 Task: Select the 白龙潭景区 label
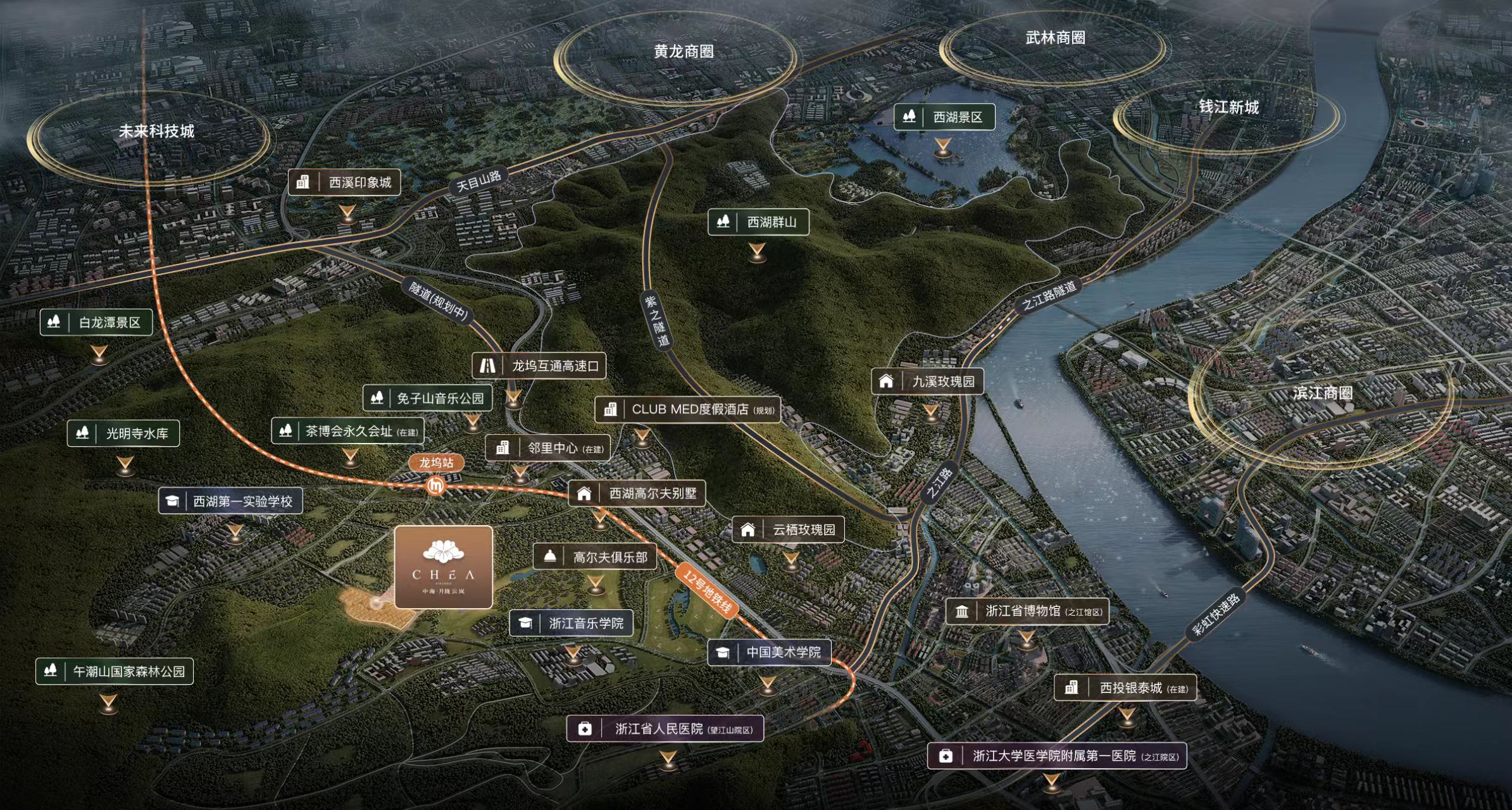(x=96, y=323)
